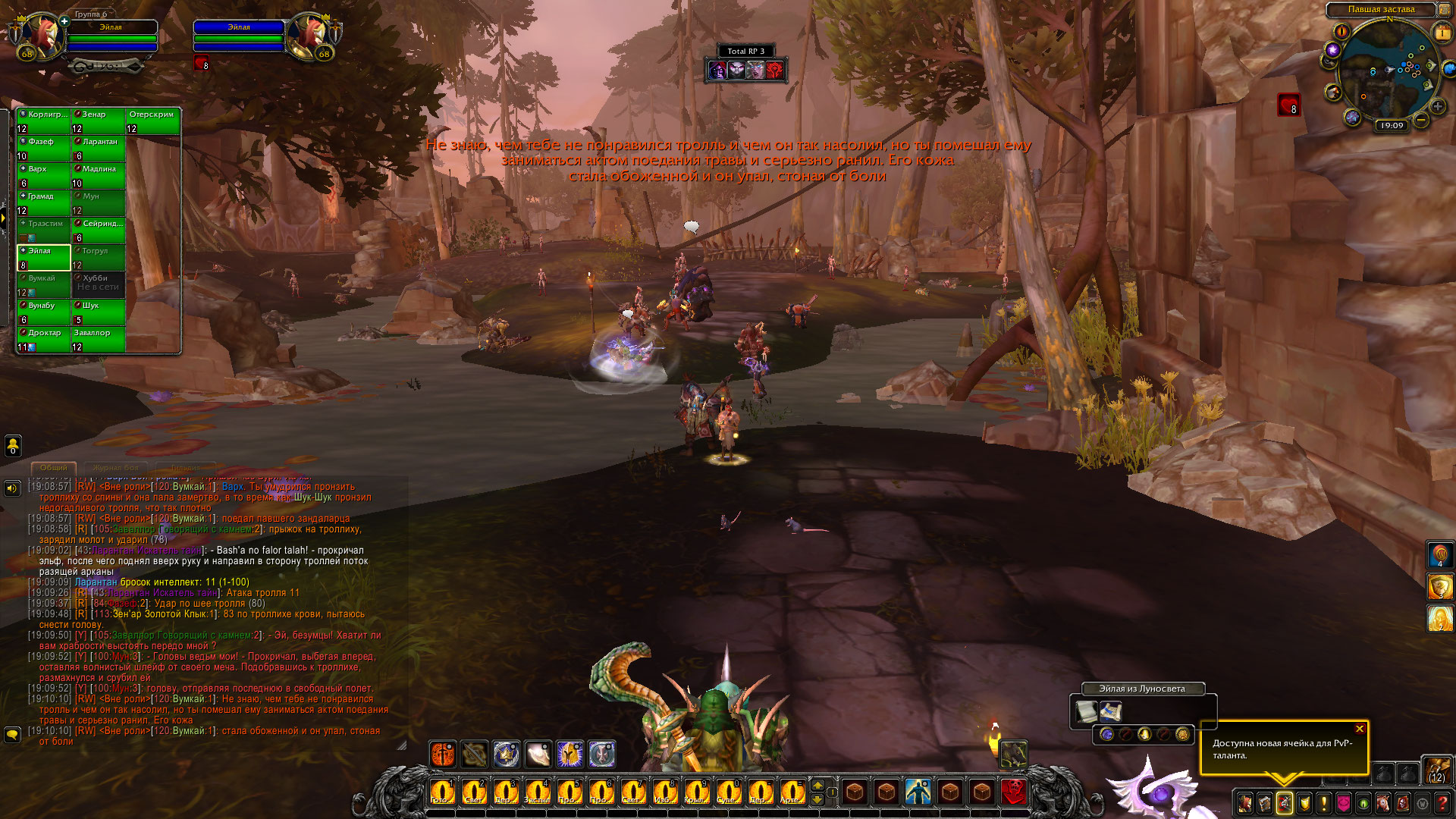Click the red skull action button
Image resolution: width=1456 pixels, height=819 pixels.
coord(1014,792)
